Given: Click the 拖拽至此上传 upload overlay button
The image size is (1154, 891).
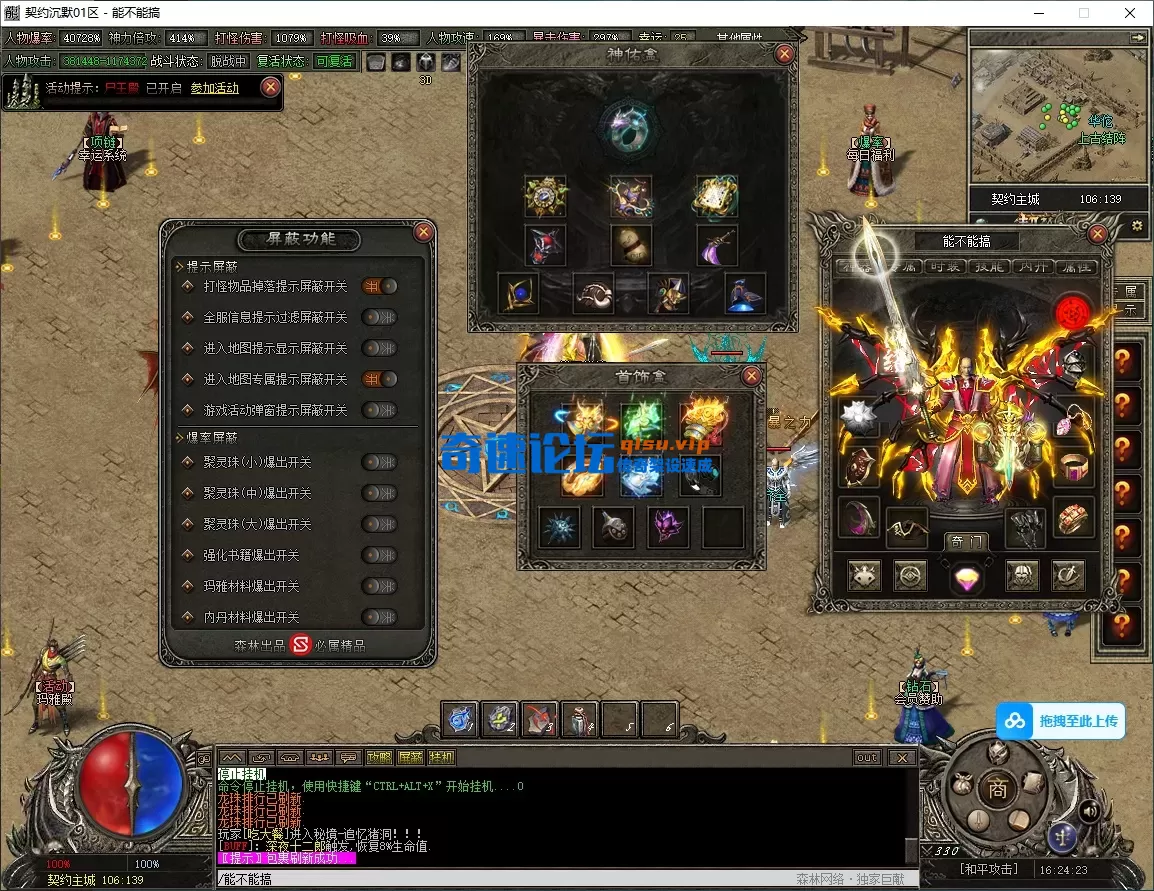Looking at the screenshot, I should [x=1060, y=721].
